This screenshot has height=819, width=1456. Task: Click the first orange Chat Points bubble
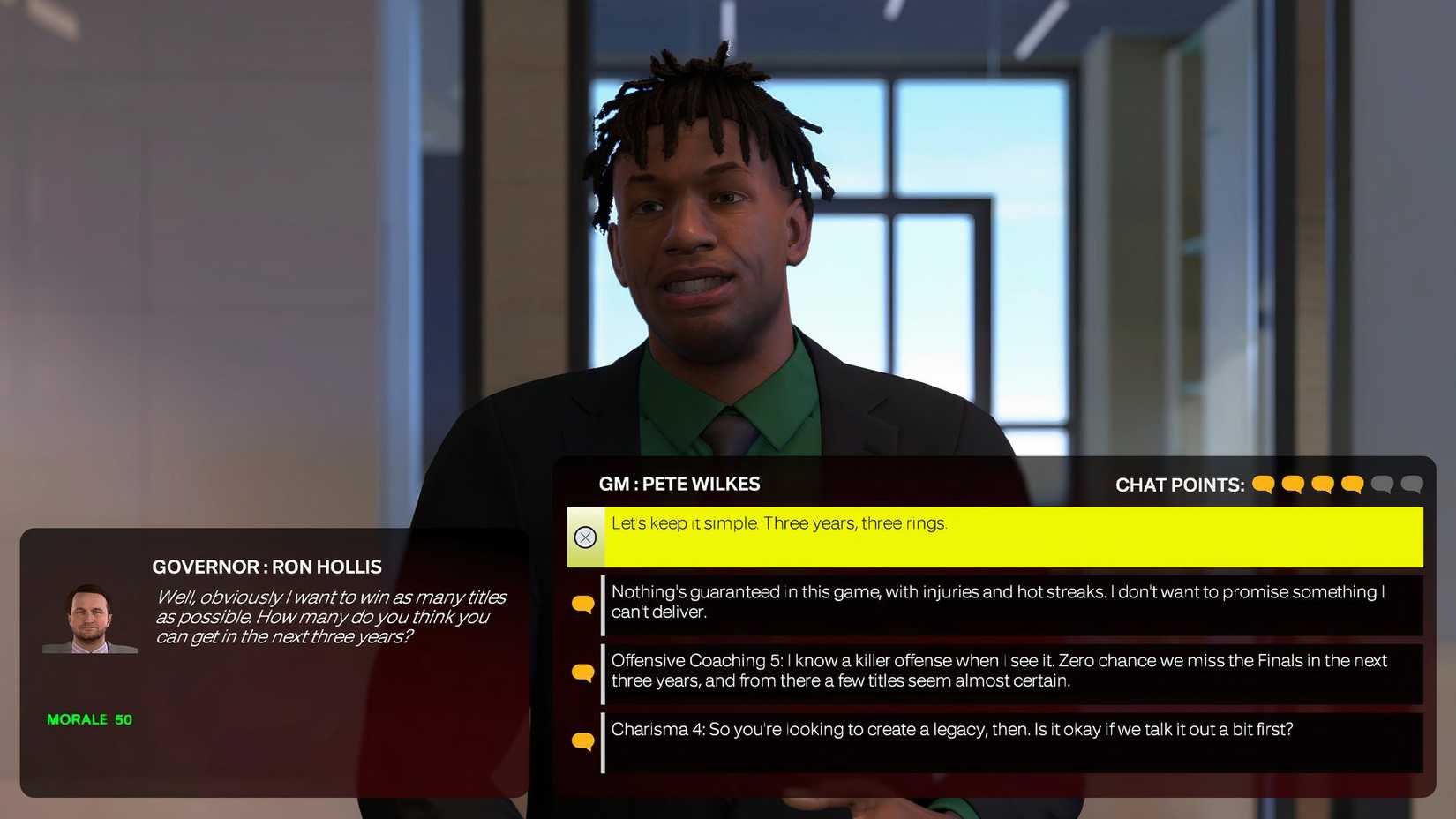pos(1264,484)
